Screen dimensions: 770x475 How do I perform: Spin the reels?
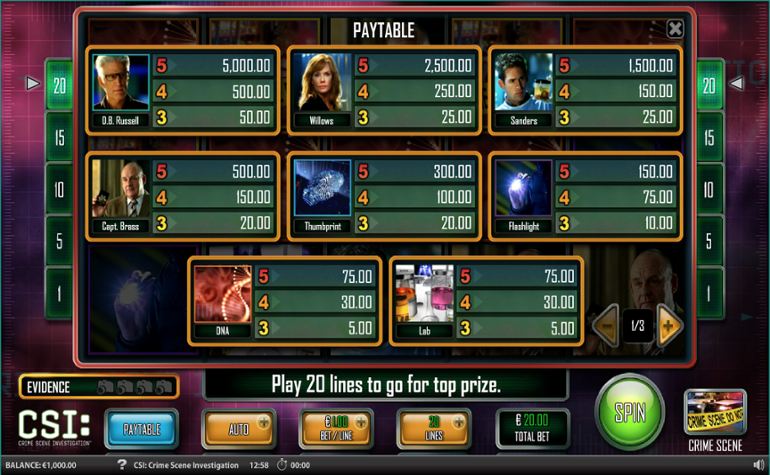[x=629, y=410]
